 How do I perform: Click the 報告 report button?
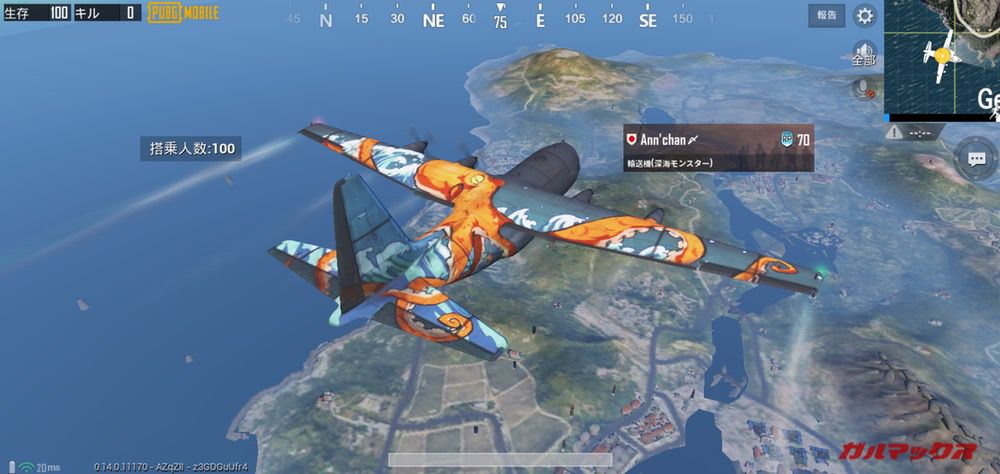[x=827, y=15]
